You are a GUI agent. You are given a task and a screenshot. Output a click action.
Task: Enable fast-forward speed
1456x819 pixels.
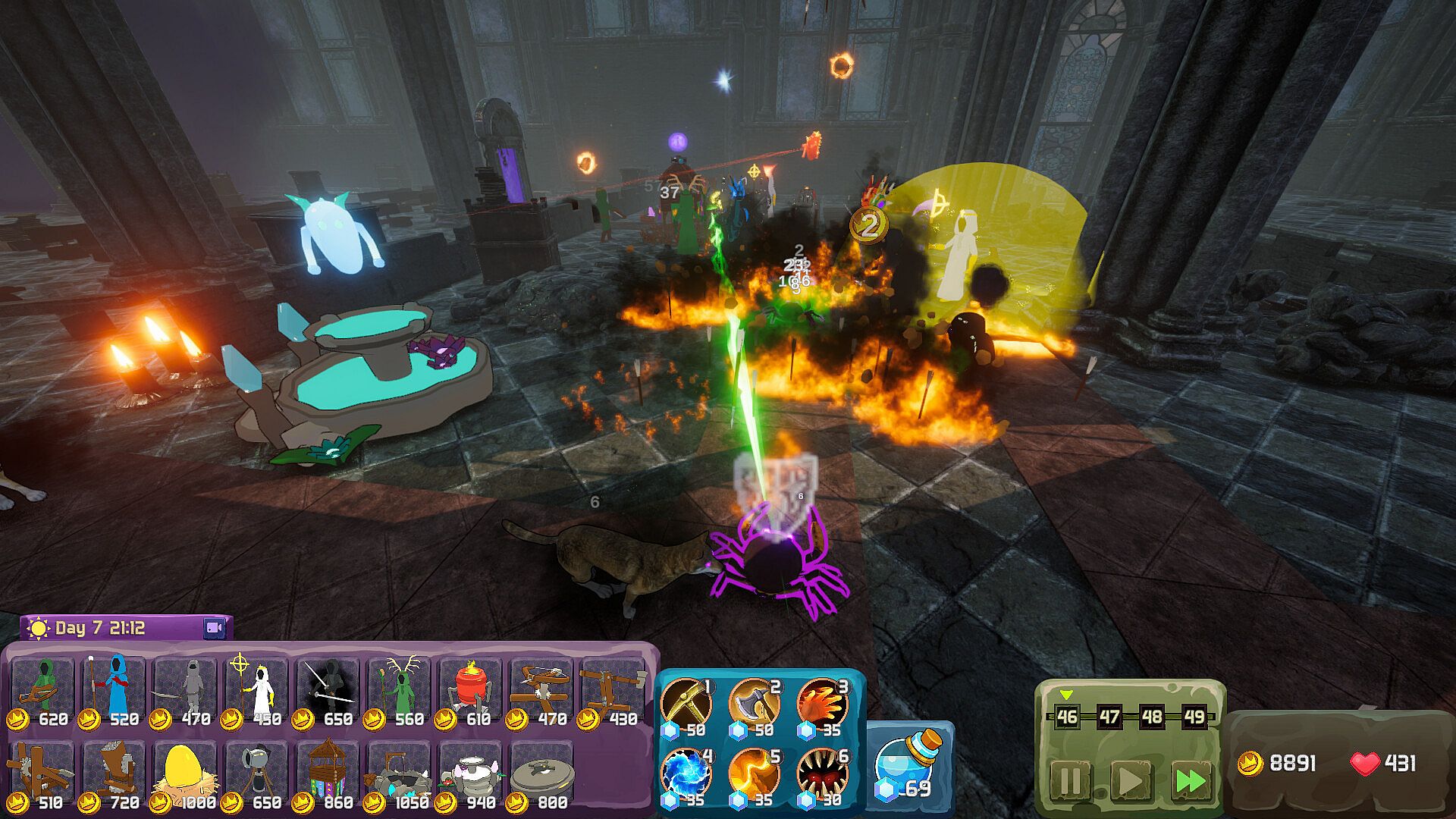point(1190,780)
